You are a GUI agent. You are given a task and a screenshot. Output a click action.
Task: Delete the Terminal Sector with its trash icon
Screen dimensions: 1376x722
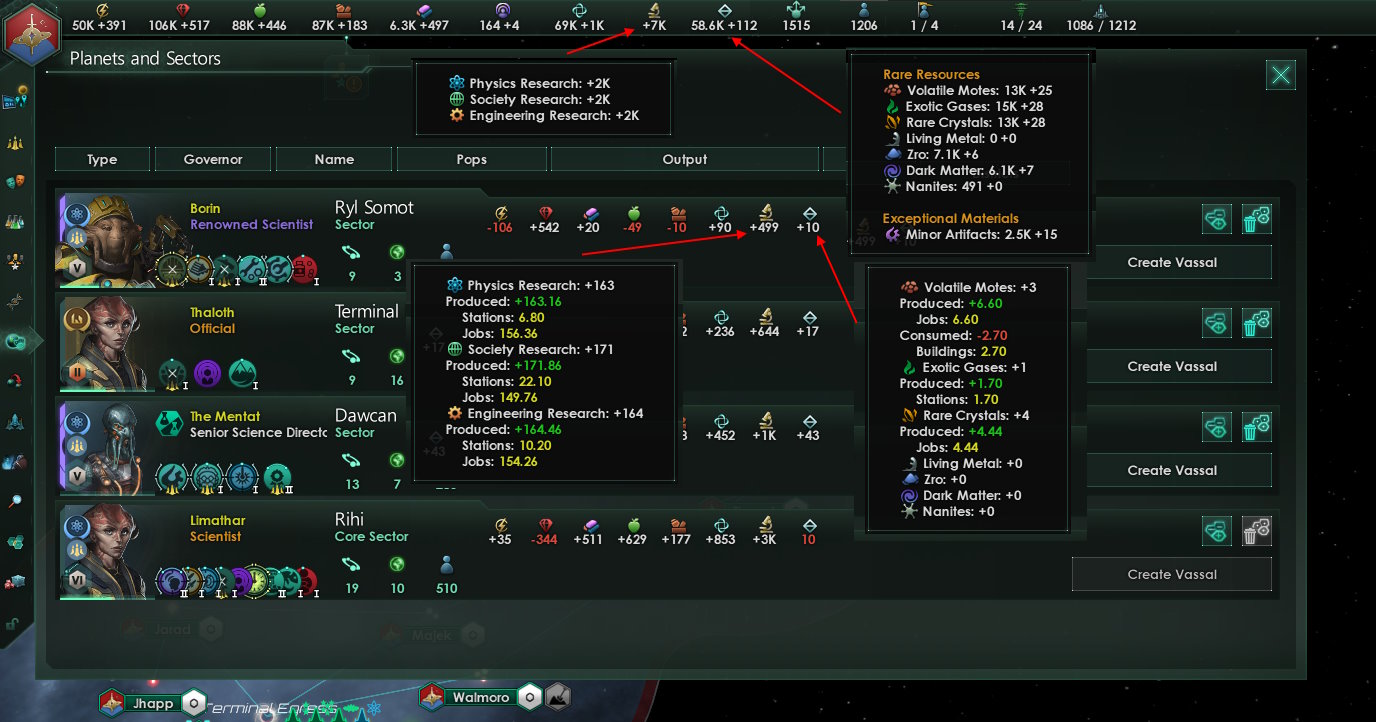click(x=1257, y=324)
